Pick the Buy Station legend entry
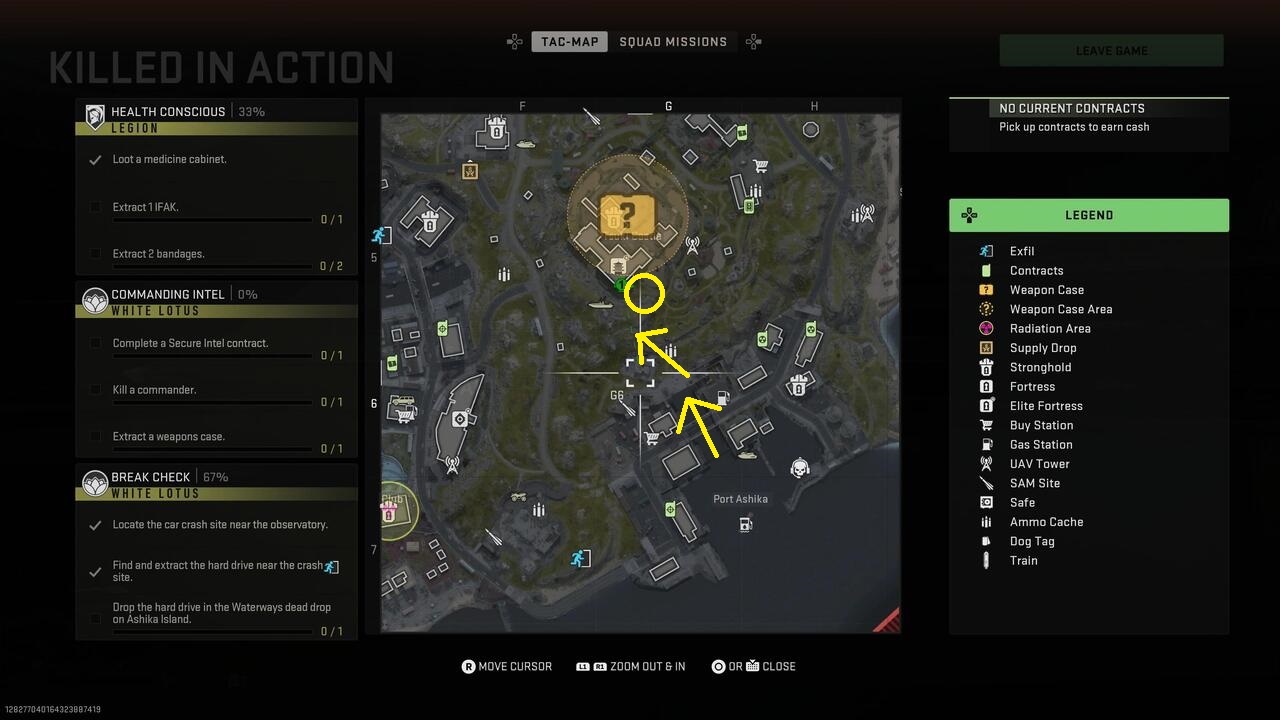Viewport: 1280px width, 720px height. click(x=1041, y=425)
